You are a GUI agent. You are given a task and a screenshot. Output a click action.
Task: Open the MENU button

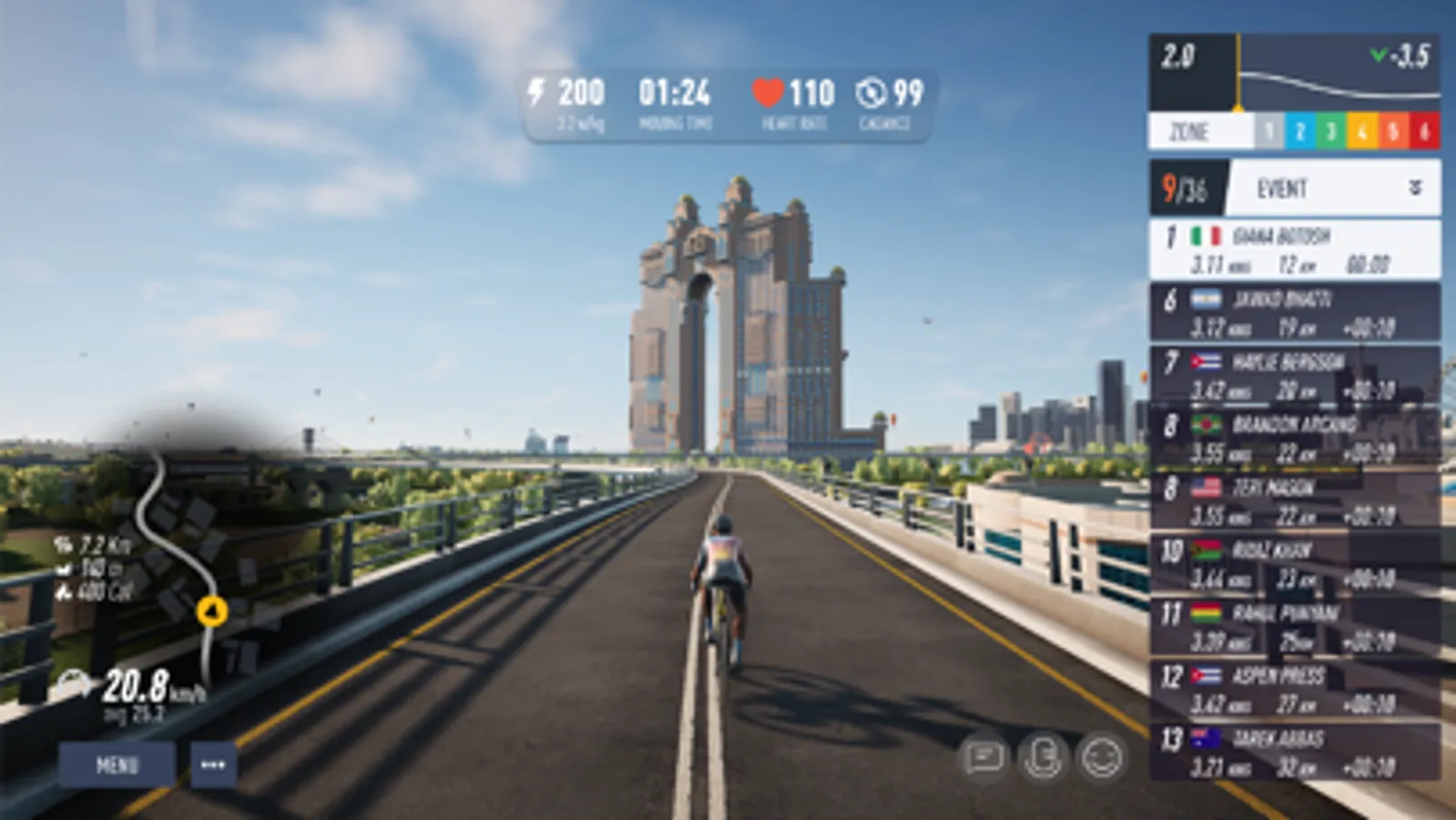117,764
